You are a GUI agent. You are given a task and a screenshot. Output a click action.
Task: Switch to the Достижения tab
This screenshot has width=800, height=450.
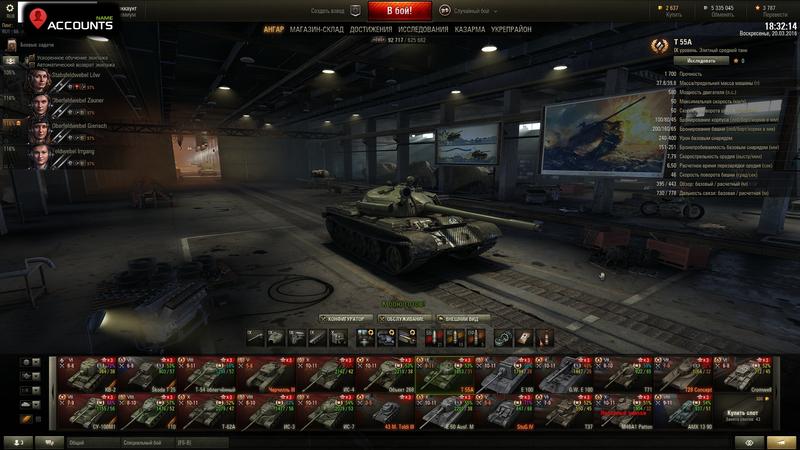point(371,30)
